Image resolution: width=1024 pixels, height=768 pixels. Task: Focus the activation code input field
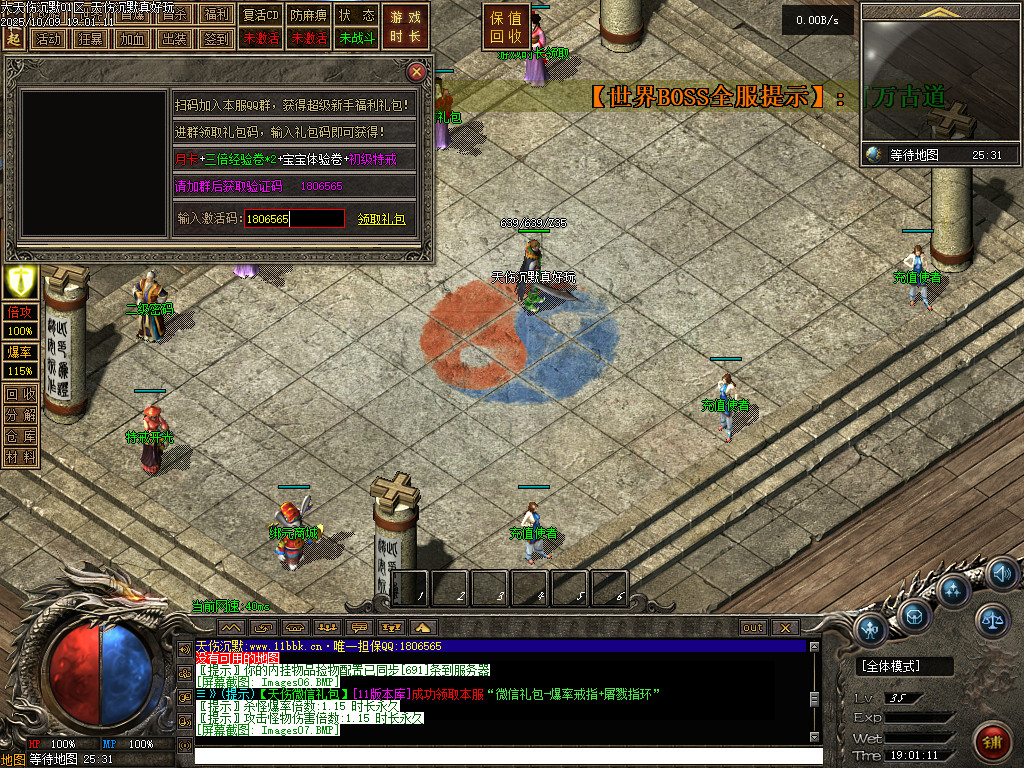click(294, 219)
